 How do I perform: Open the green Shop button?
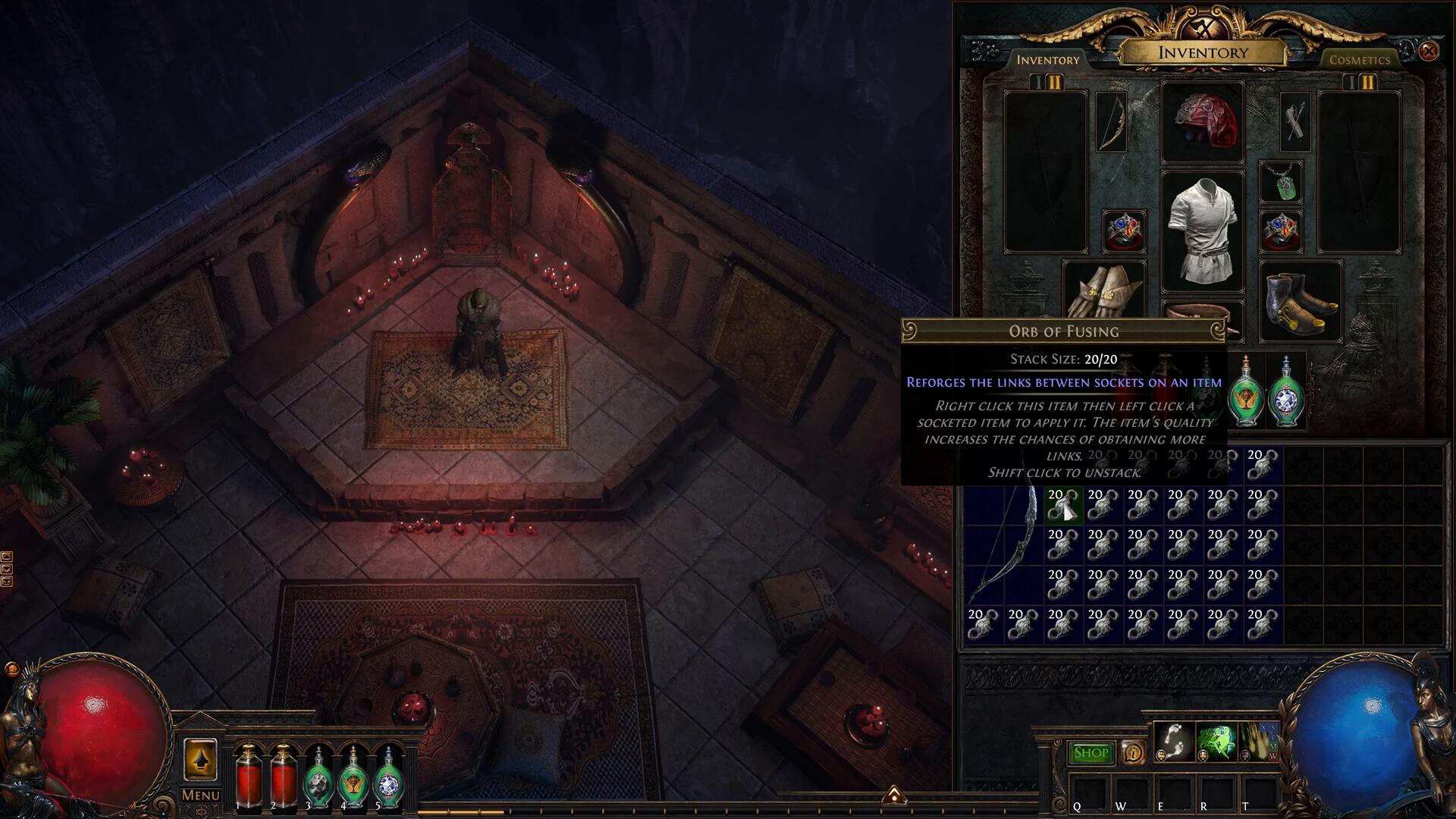click(1091, 753)
